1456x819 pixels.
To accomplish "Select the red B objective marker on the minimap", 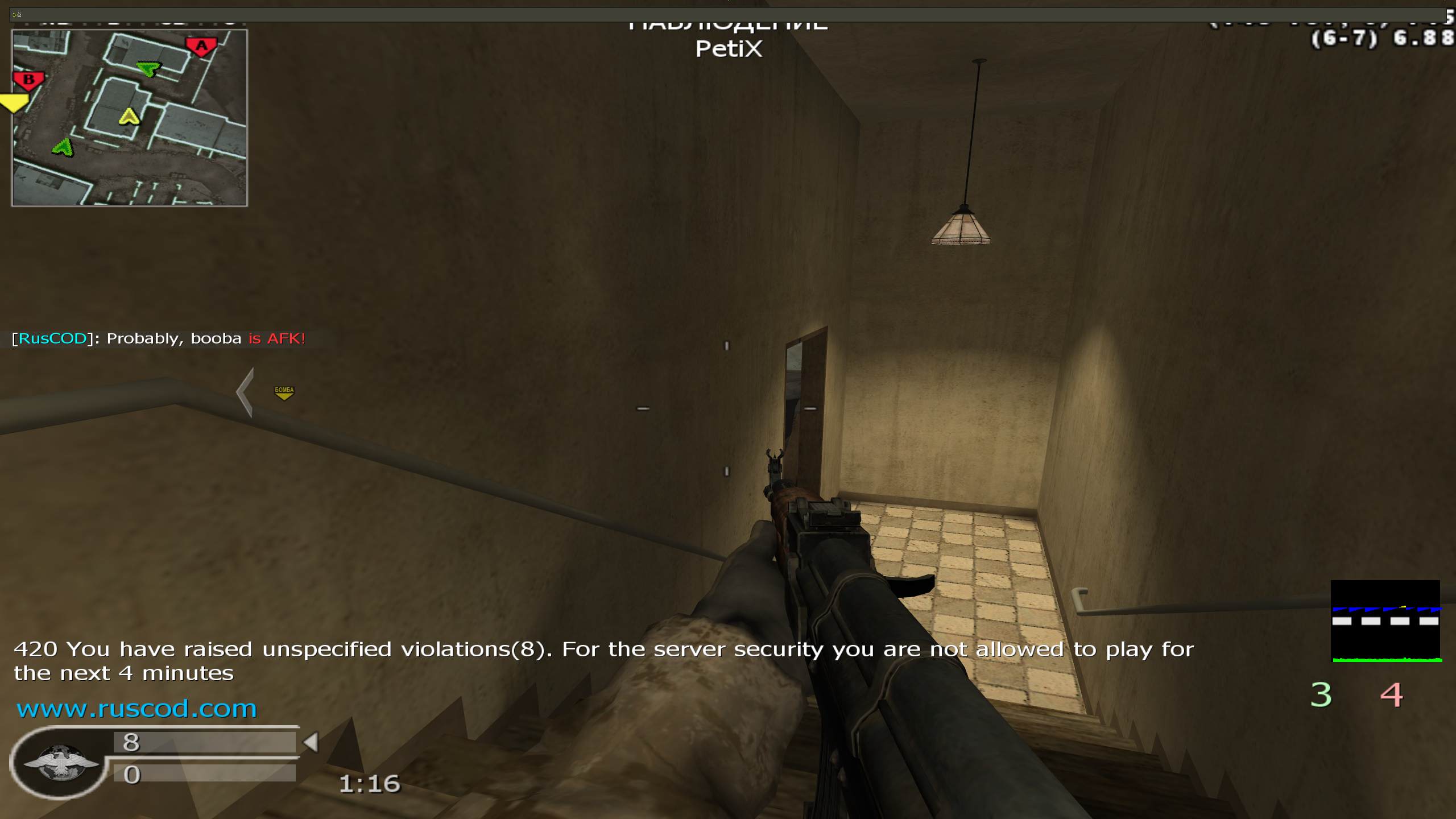I will pyautogui.click(x=28, y=80).
